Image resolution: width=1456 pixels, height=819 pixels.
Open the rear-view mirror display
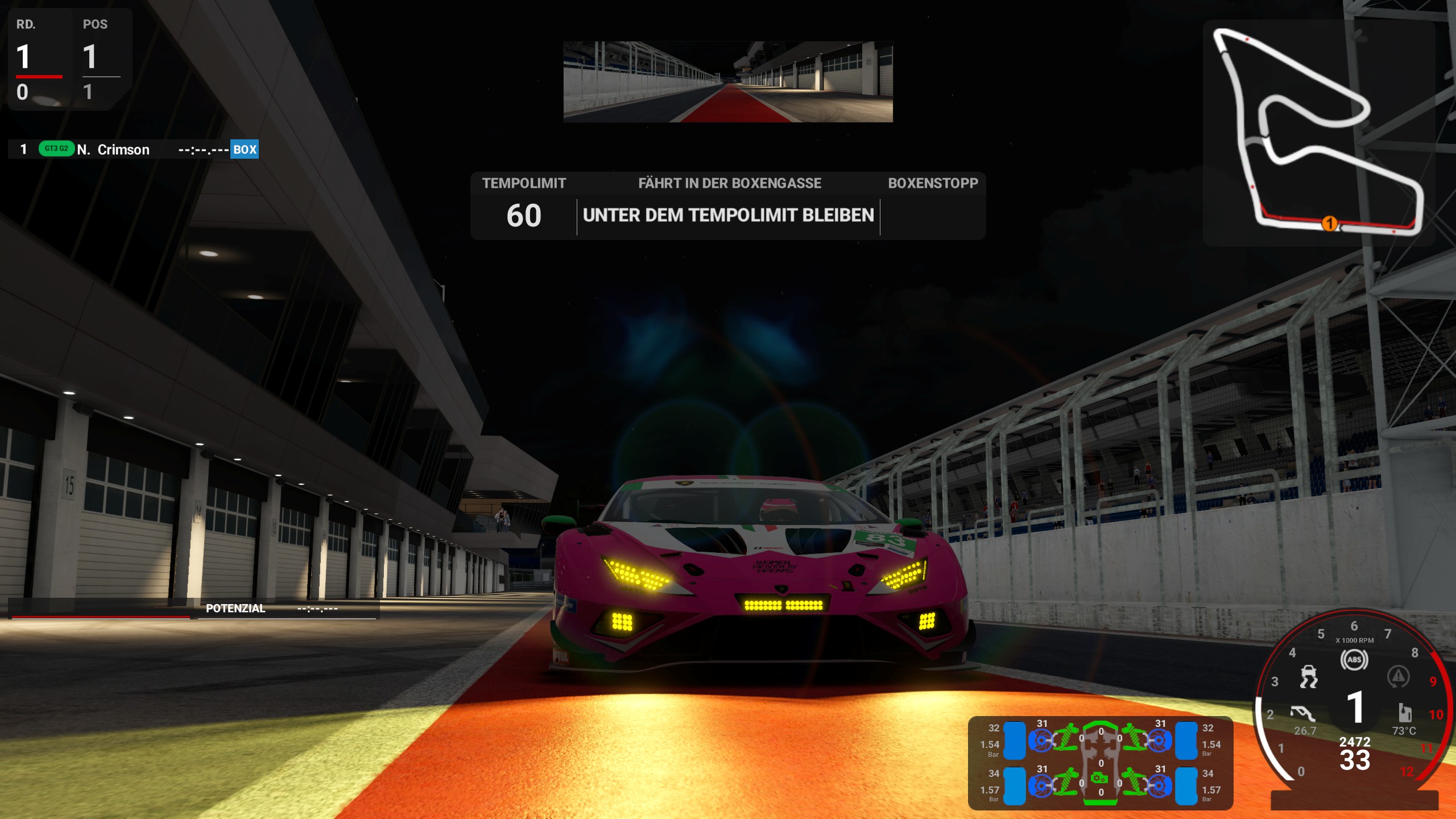point(727,82)
